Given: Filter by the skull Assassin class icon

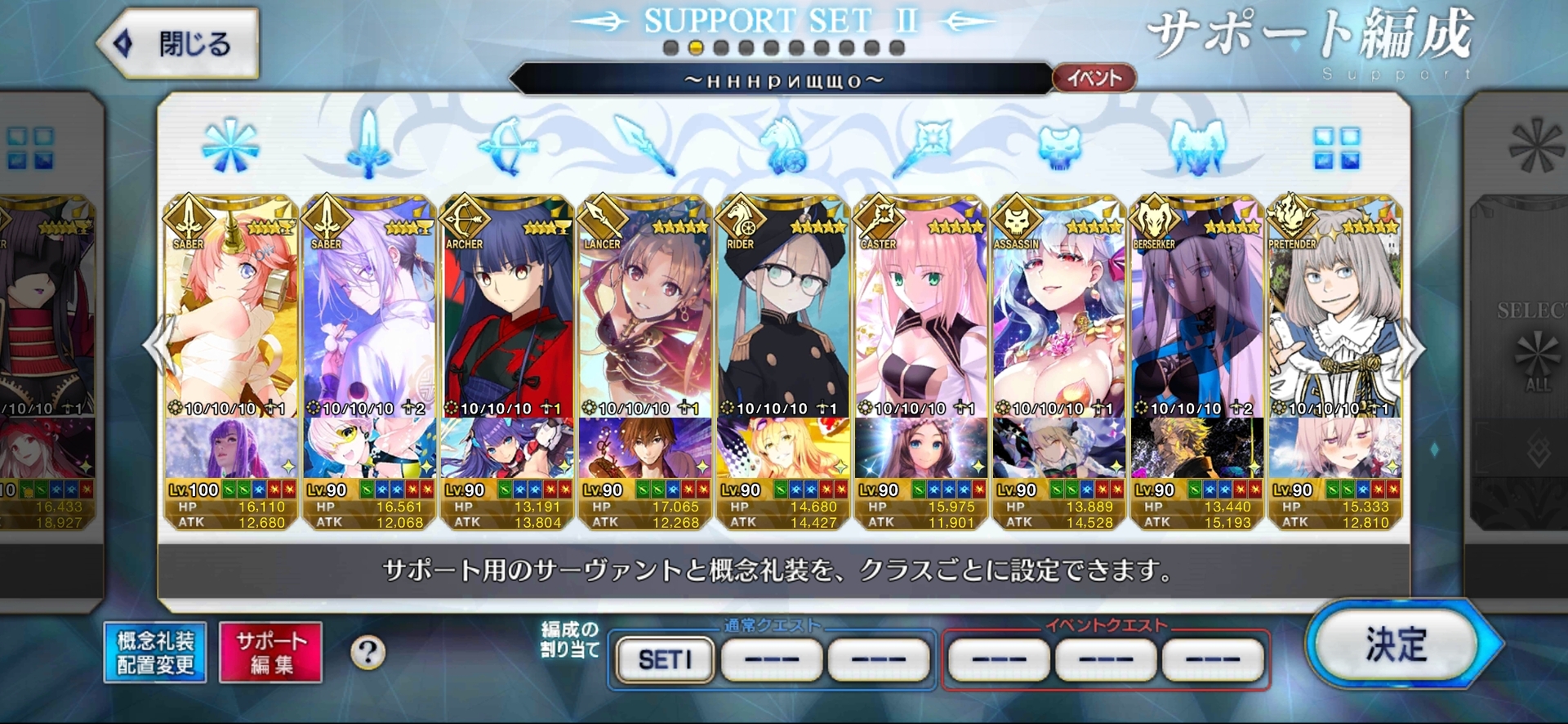Looking at the screenshot, I should click(x=1059, y=147).
